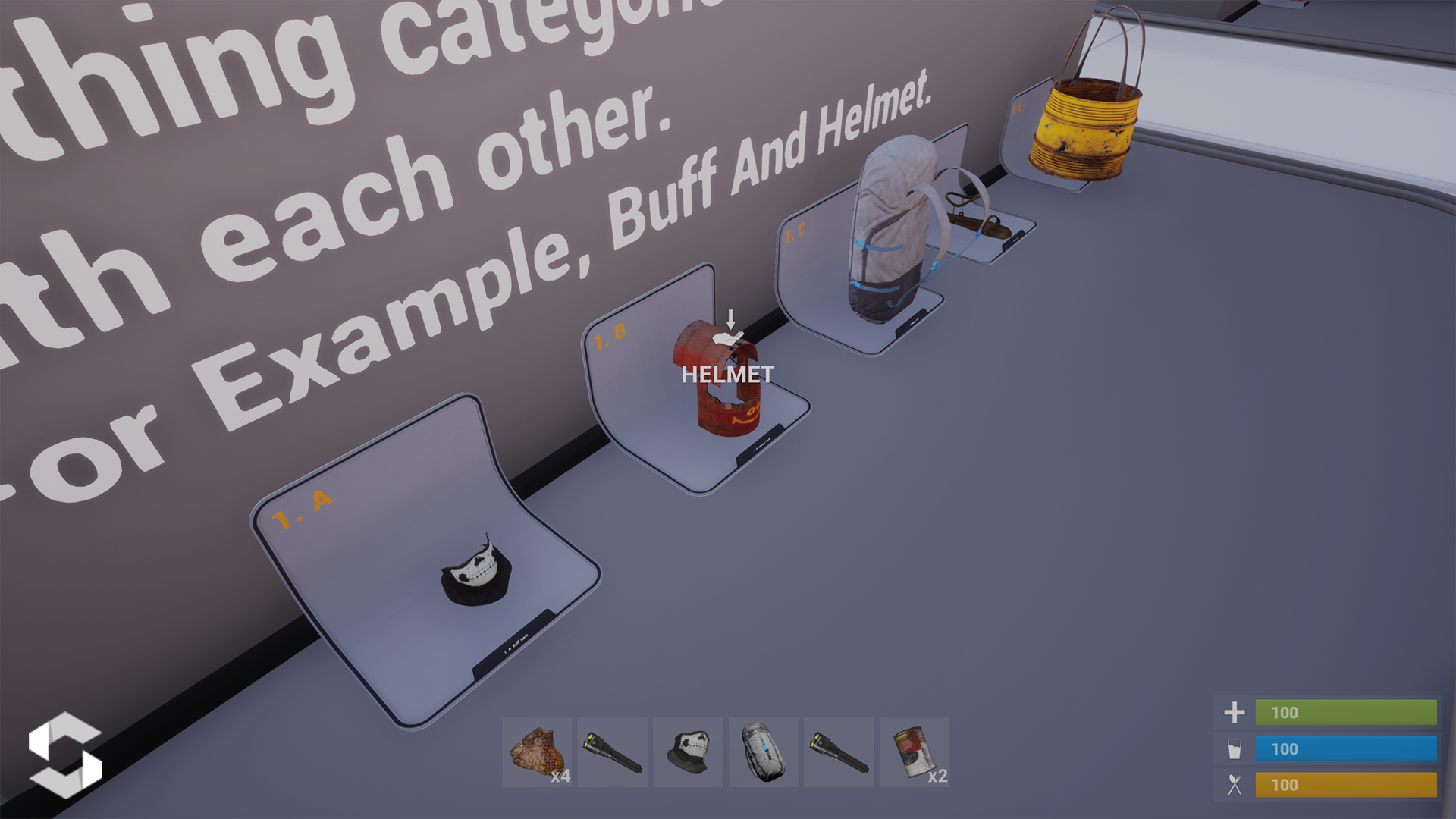Viewport: 1456px width, 819px height.
Task: Click the yellow hunger utensils icon
Action: (1235, 786)
